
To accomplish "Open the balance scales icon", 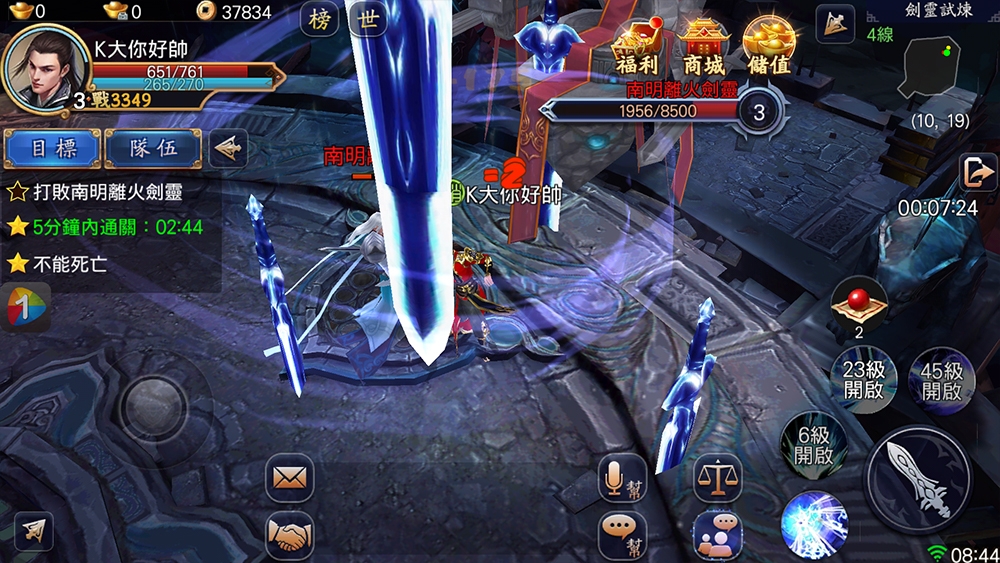I will coord(717,478).
